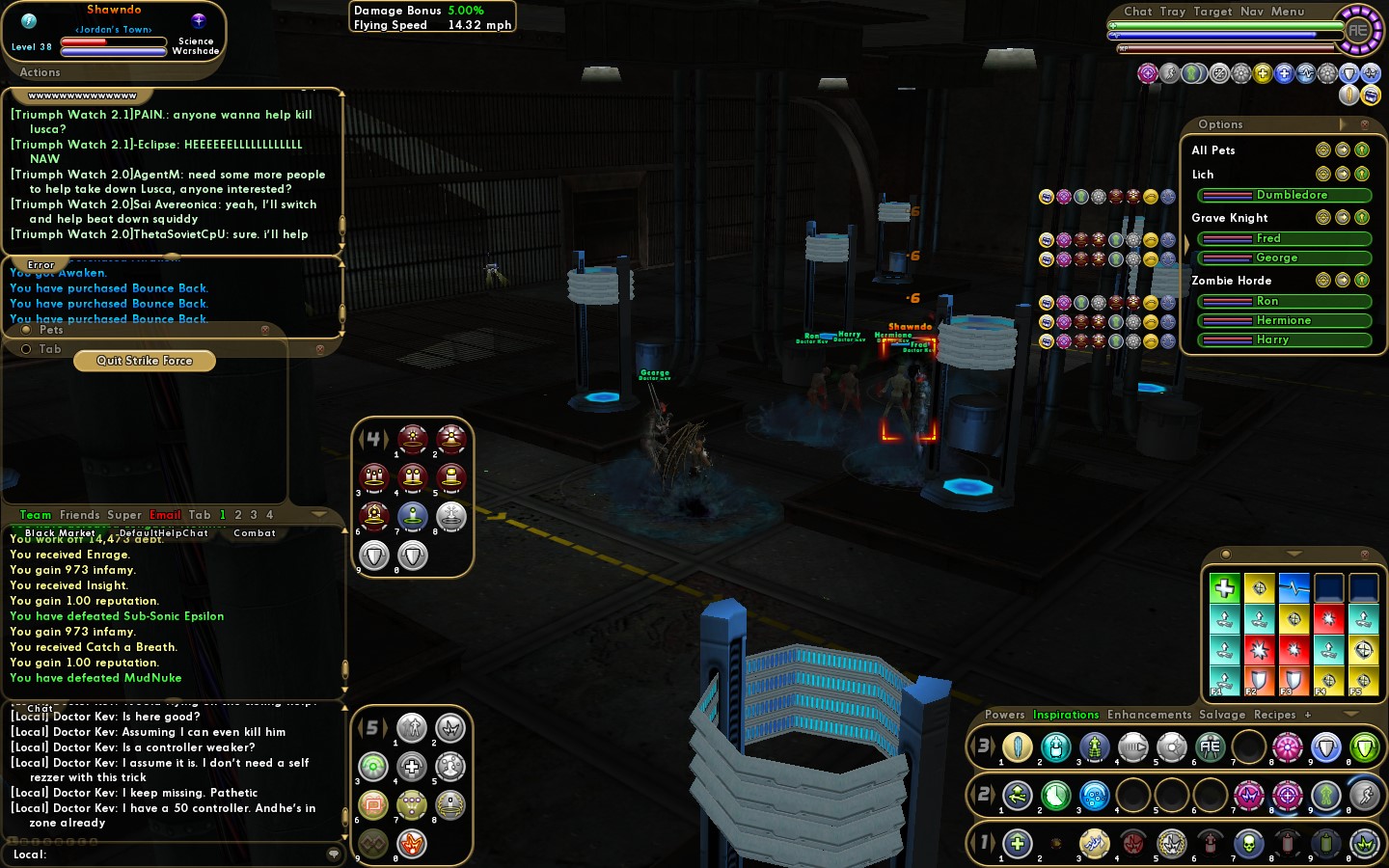1389x868 pixels.
Task: Open the main Menu
Action: (x=1287, y=12)
